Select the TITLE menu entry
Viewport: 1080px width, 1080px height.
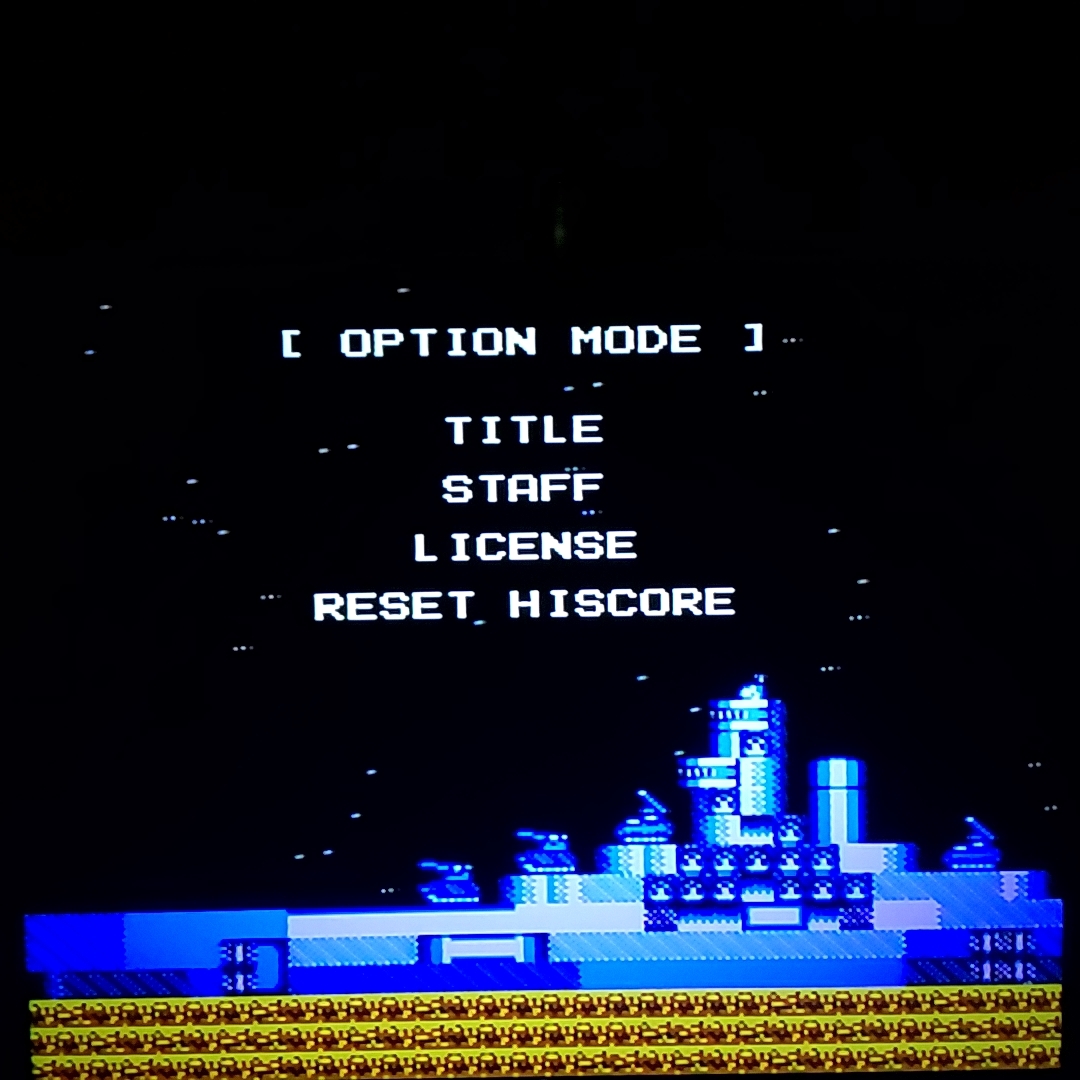(x=524, y=430)
